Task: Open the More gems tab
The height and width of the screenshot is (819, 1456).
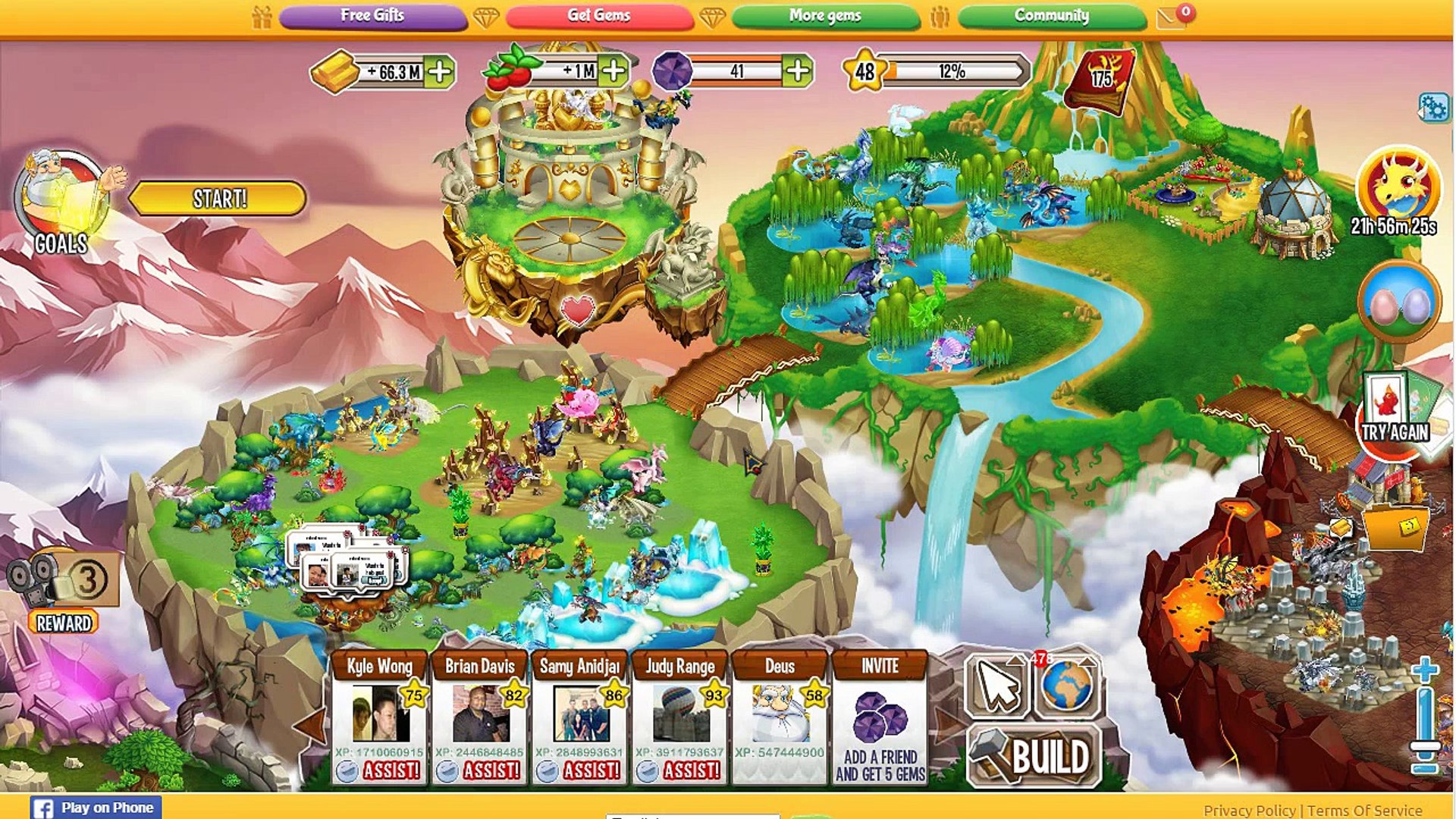Action: 825,16
